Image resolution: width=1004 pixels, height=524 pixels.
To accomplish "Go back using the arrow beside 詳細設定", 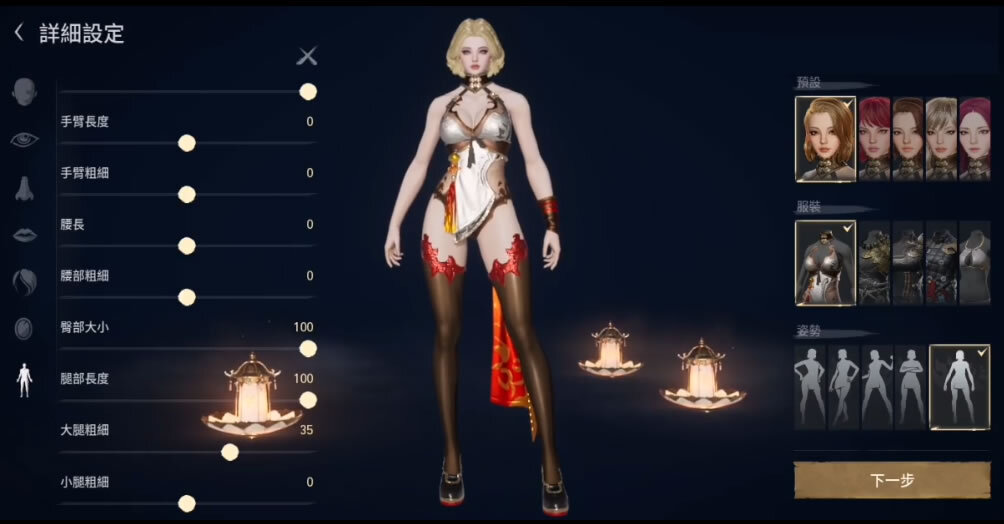I will (18, 33).
